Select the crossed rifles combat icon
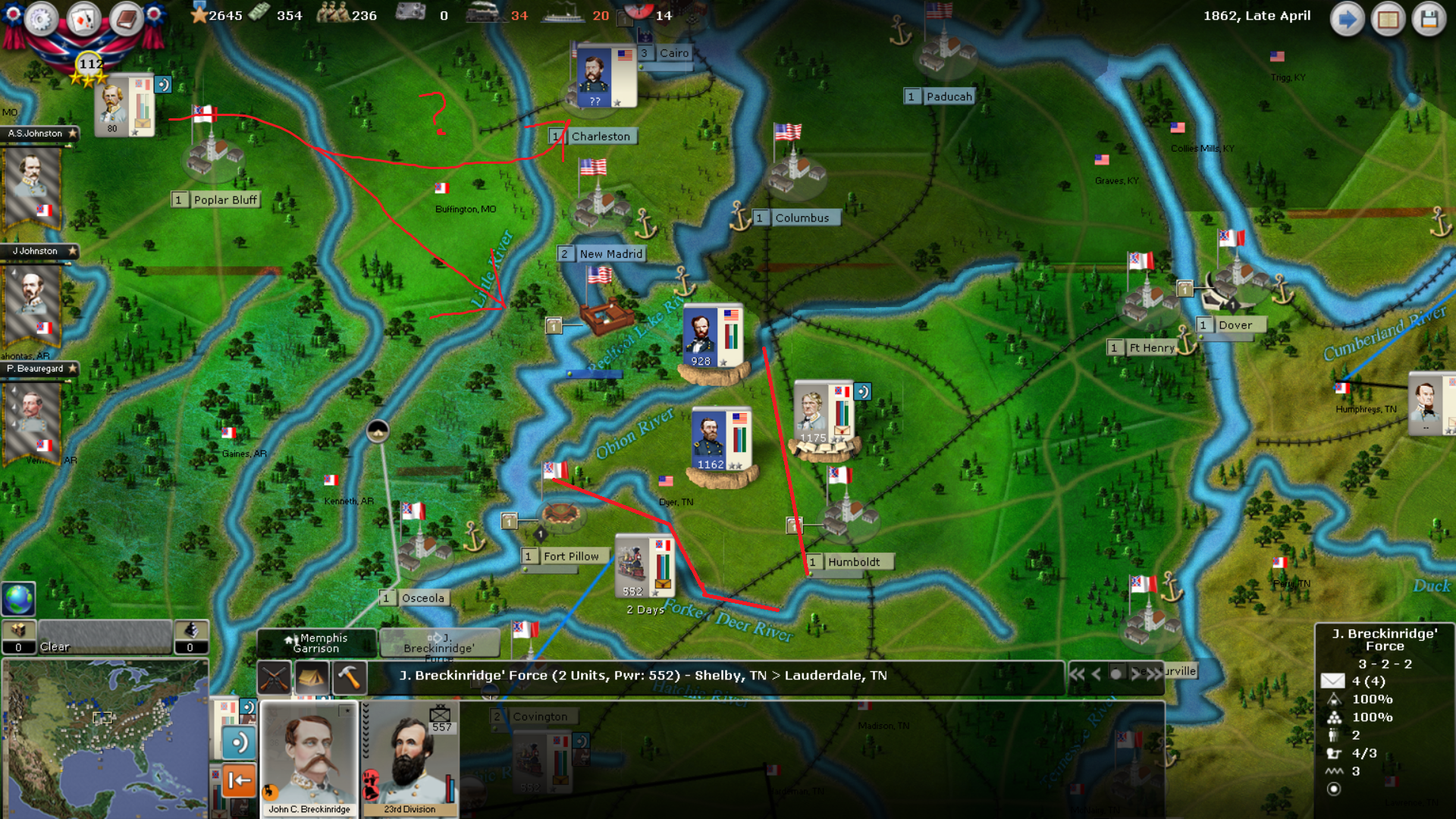1456x819 pixels. tap(275, 677)
